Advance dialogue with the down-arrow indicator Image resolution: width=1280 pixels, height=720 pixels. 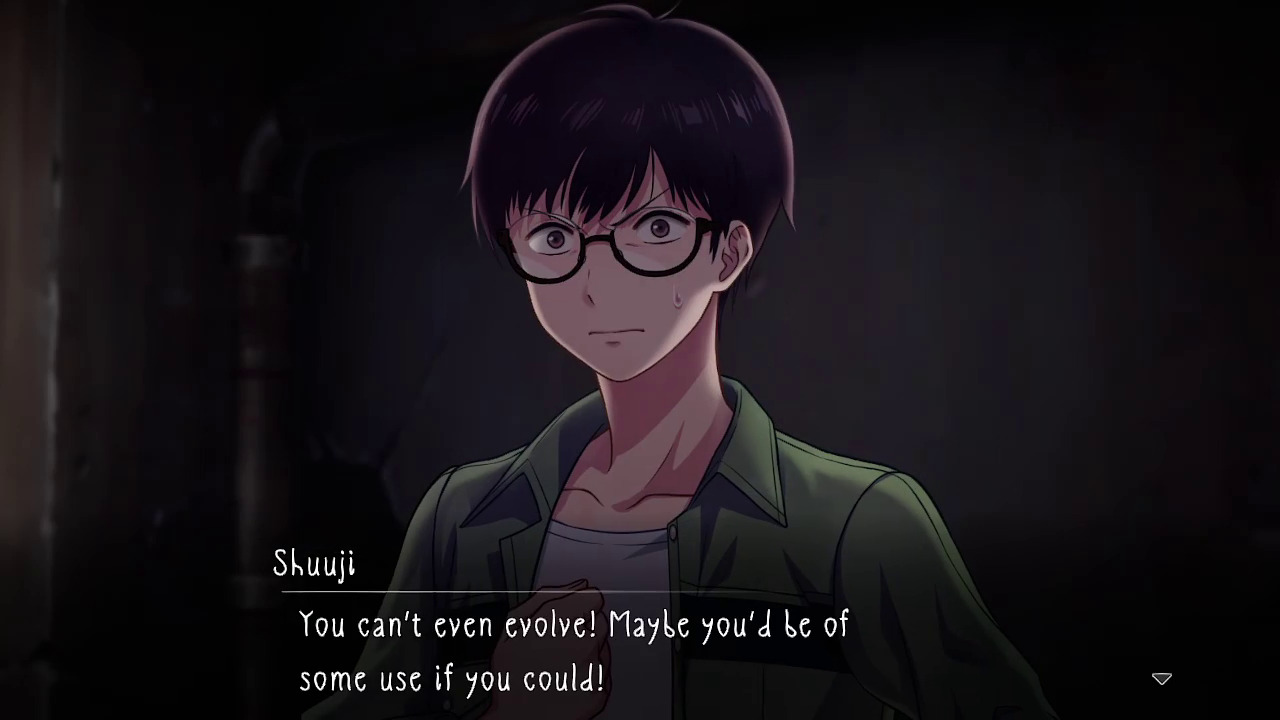point(1161,679)
